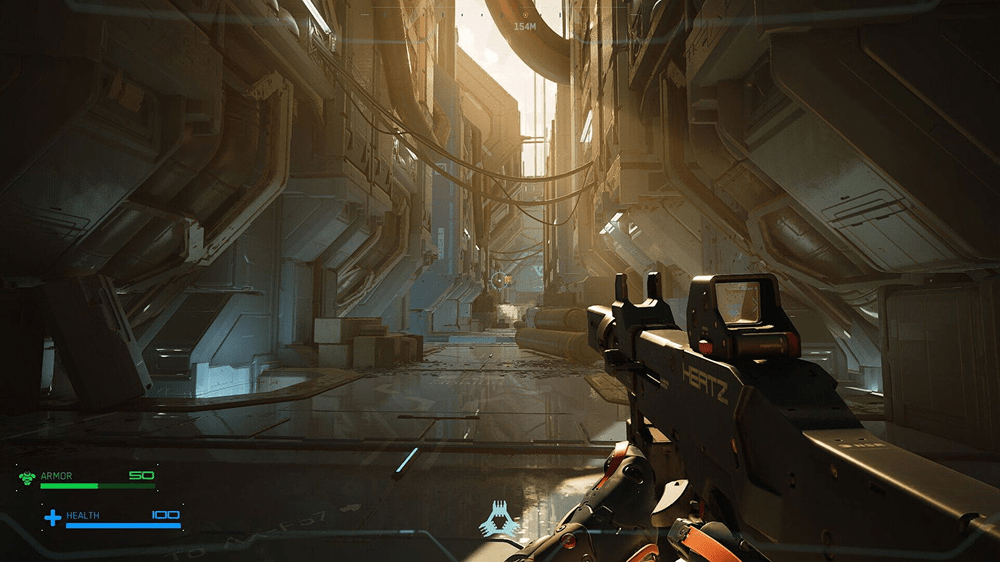Click the blue health cross icon
The height and width of the screenshot is (562, 1000).
pyautogui.click(x=52, y=518)
